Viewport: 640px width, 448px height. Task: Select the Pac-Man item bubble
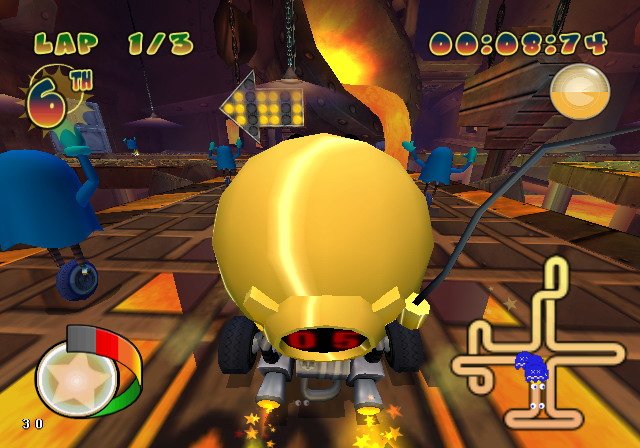pos(580,89)
